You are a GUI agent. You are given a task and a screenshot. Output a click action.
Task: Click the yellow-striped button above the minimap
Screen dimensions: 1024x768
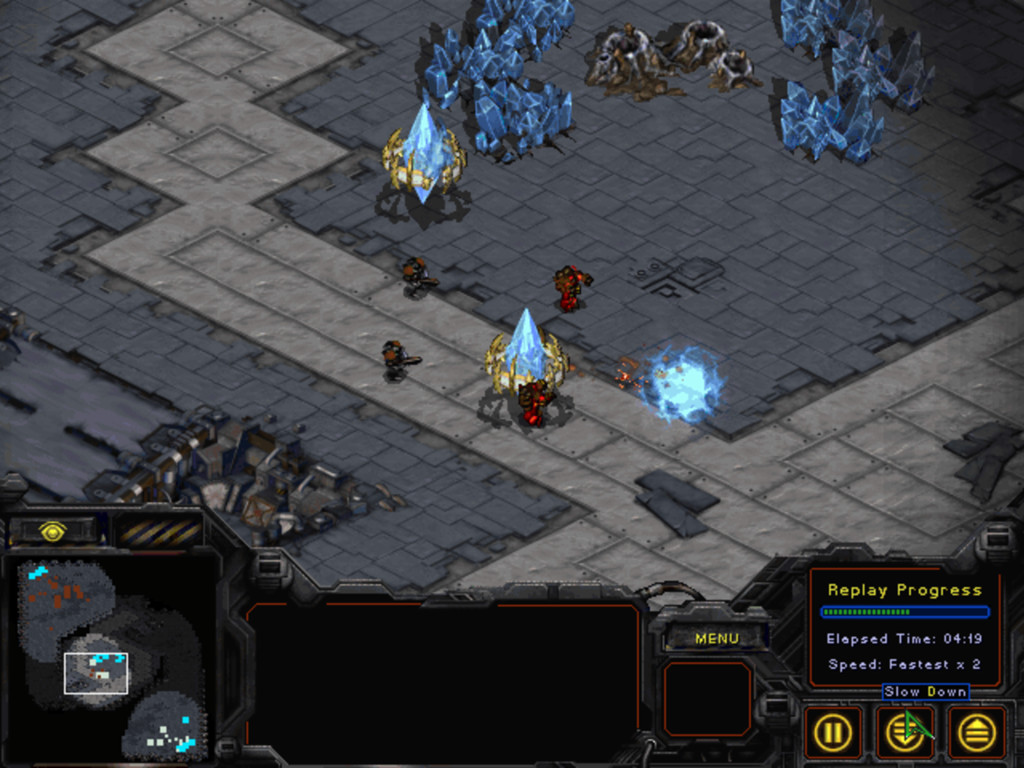coord(158,530)
